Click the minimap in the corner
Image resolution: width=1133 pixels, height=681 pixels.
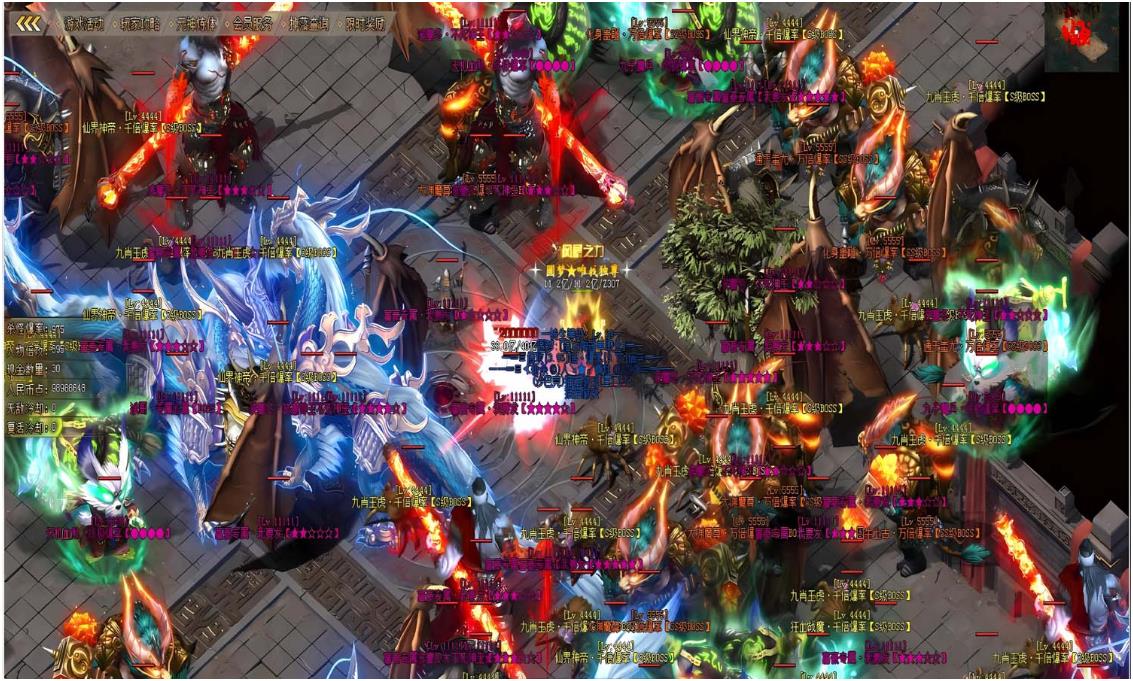pyautogui.click(x=1081, y=37)
